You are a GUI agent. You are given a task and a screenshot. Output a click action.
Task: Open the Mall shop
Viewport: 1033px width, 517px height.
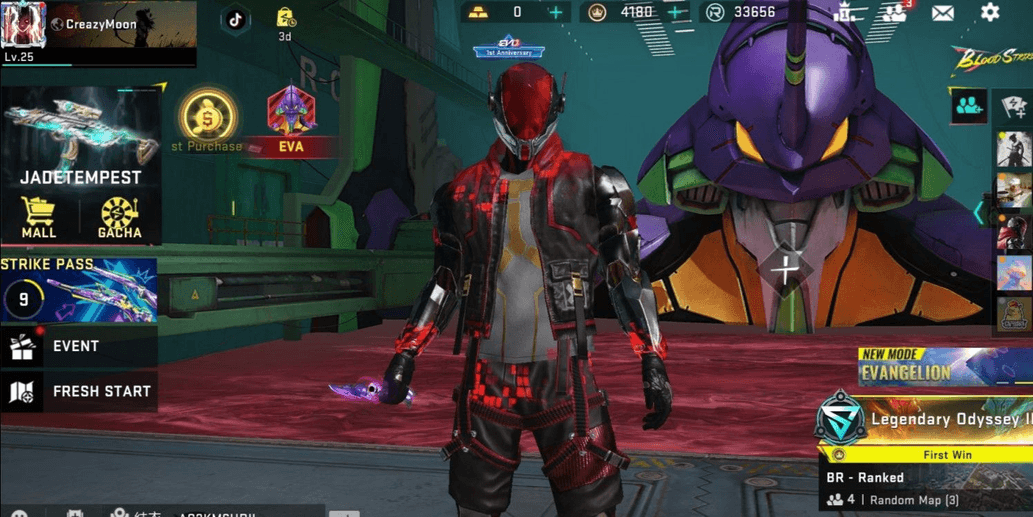coord(39,217)
